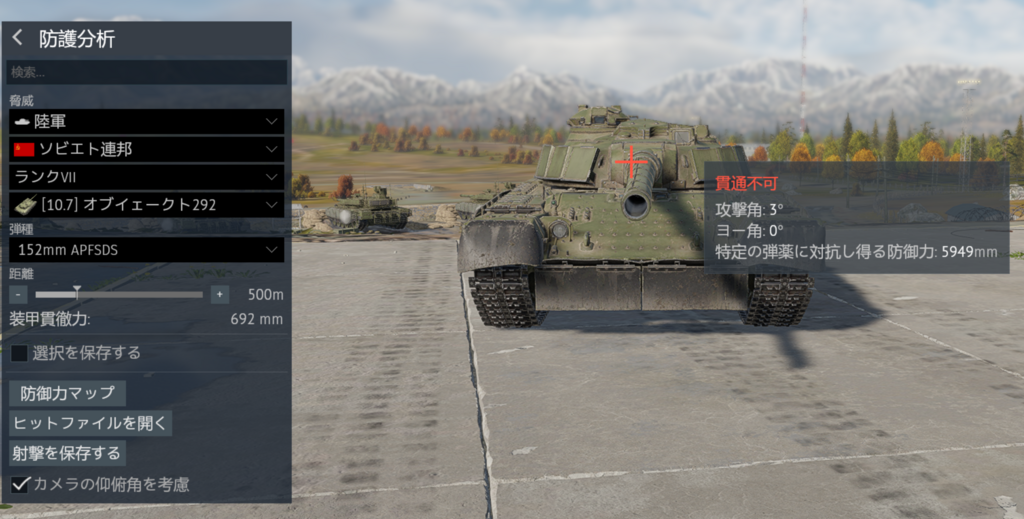Go back using the arrow beside 防護分析

tap(18, 38)
